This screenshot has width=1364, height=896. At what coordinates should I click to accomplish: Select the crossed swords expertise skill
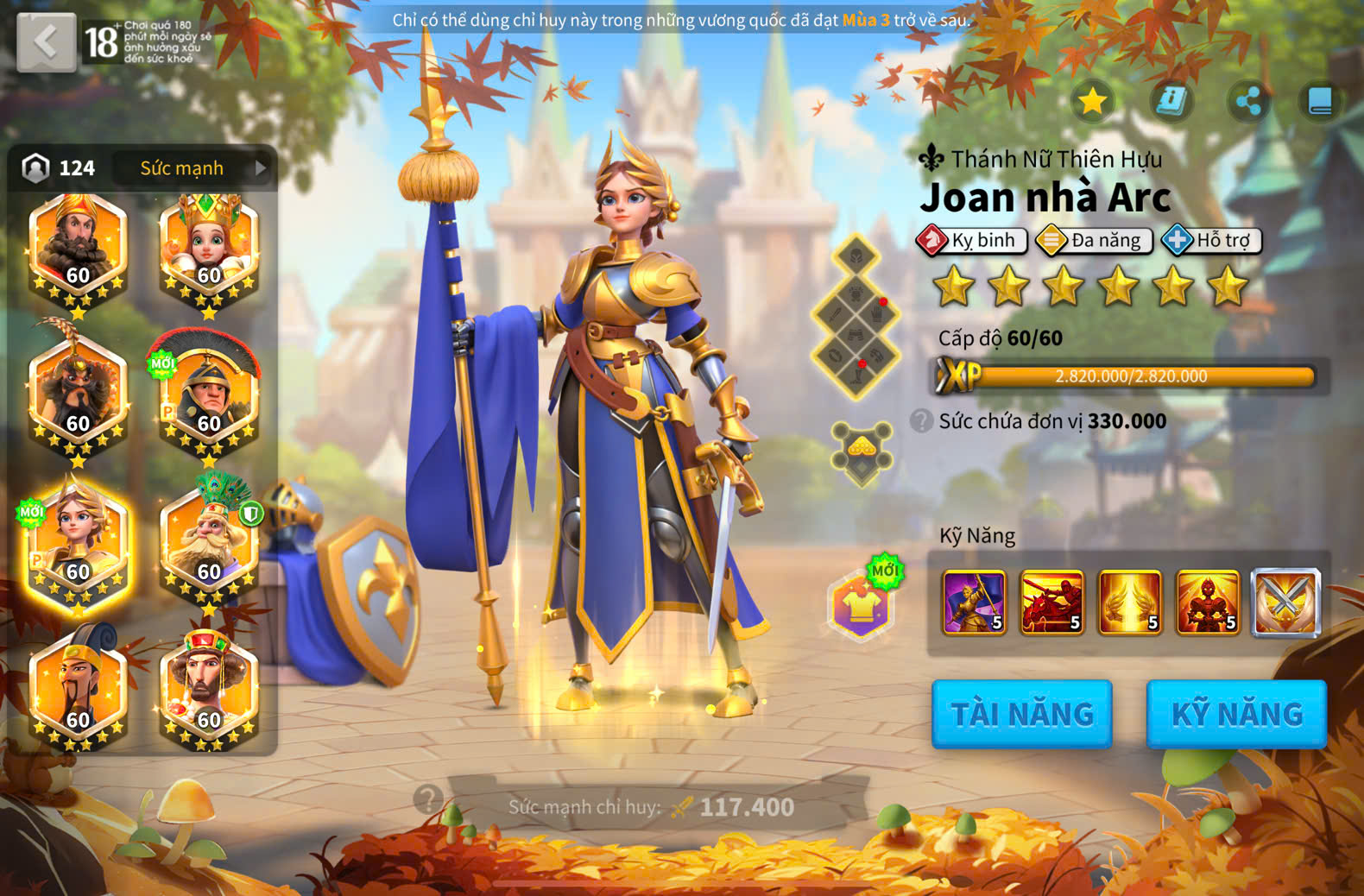click(x=1285, y=603)
